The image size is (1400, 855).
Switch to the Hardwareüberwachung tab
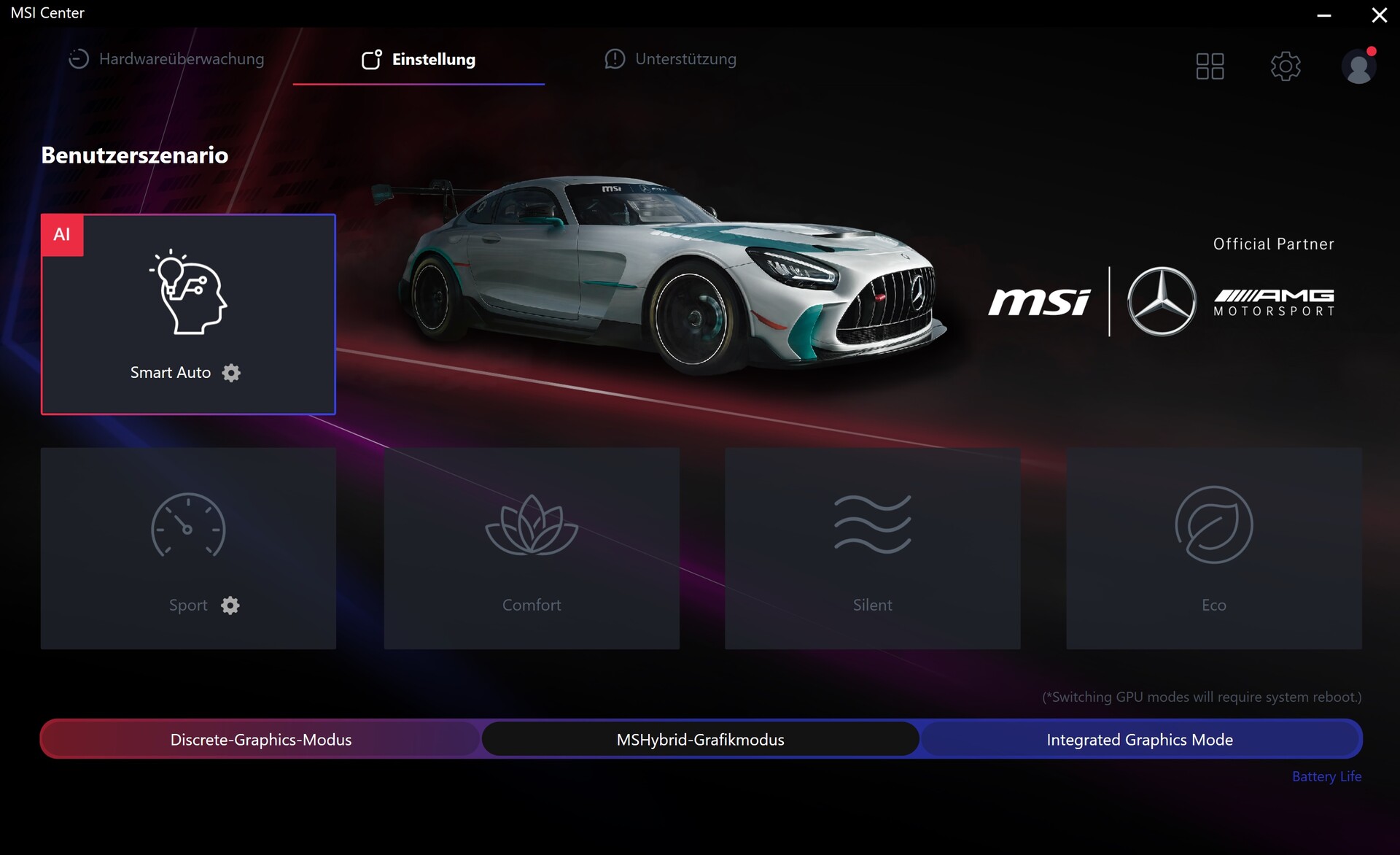tap(167, 59)
